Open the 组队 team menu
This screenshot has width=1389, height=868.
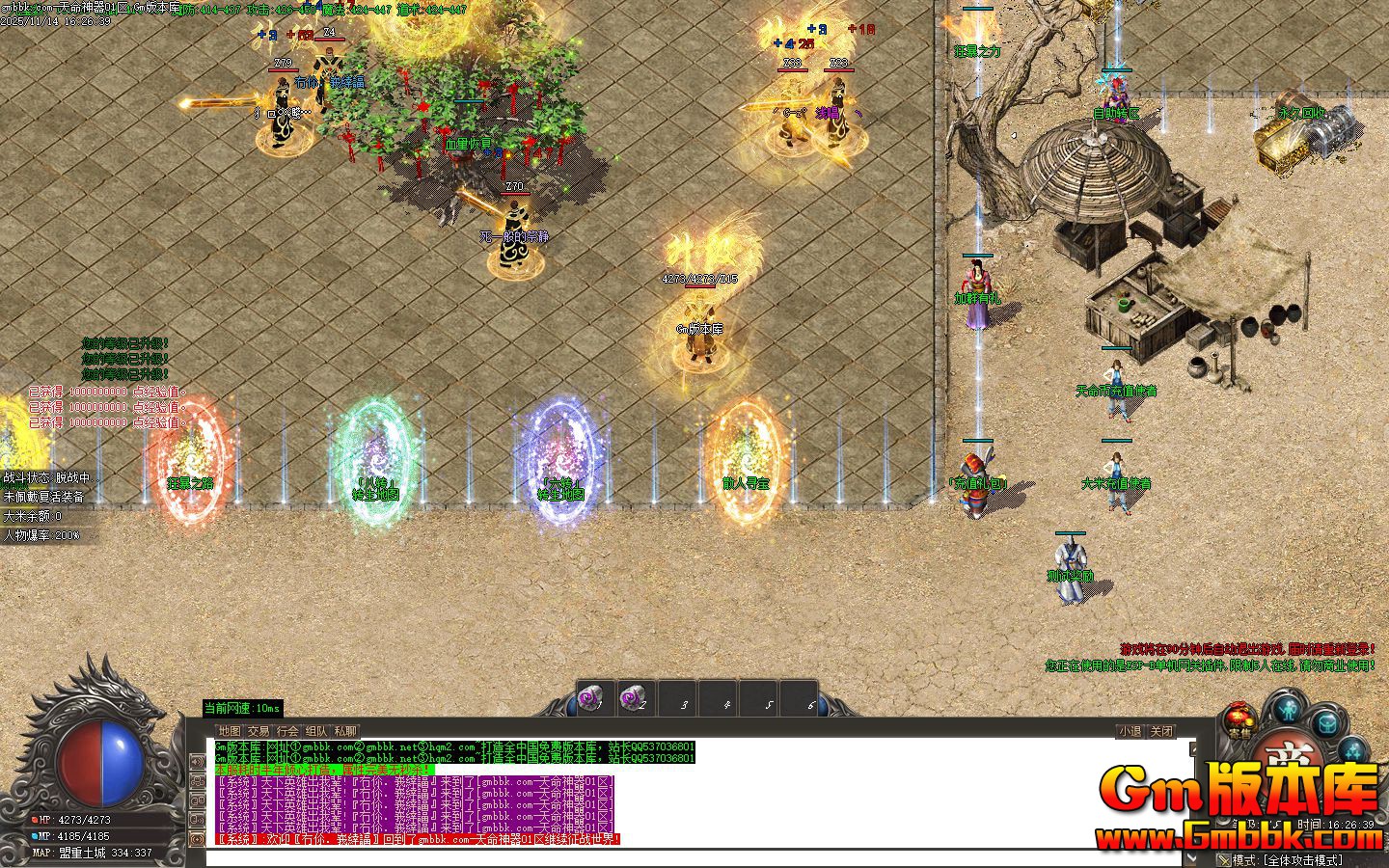coord(315,730)
